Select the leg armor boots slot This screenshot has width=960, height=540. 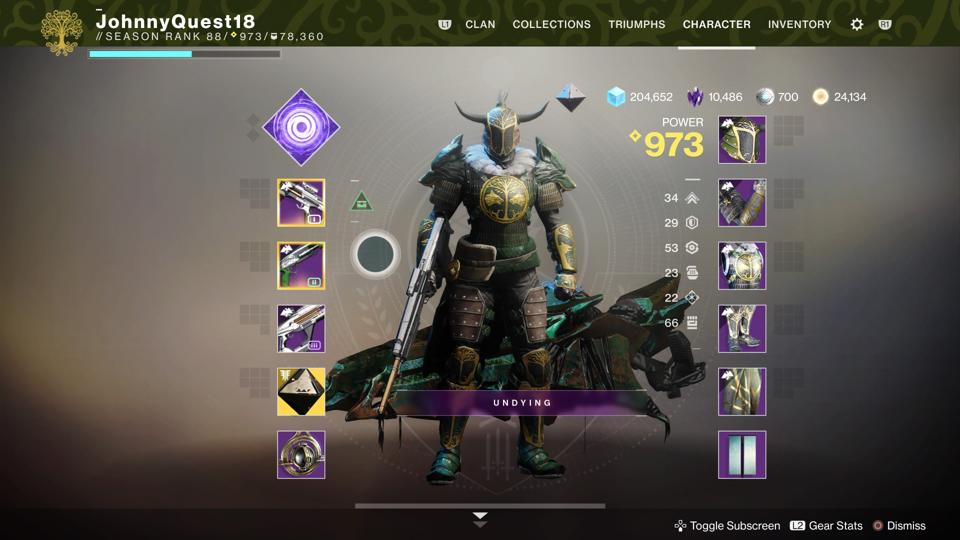coord(742,329)
